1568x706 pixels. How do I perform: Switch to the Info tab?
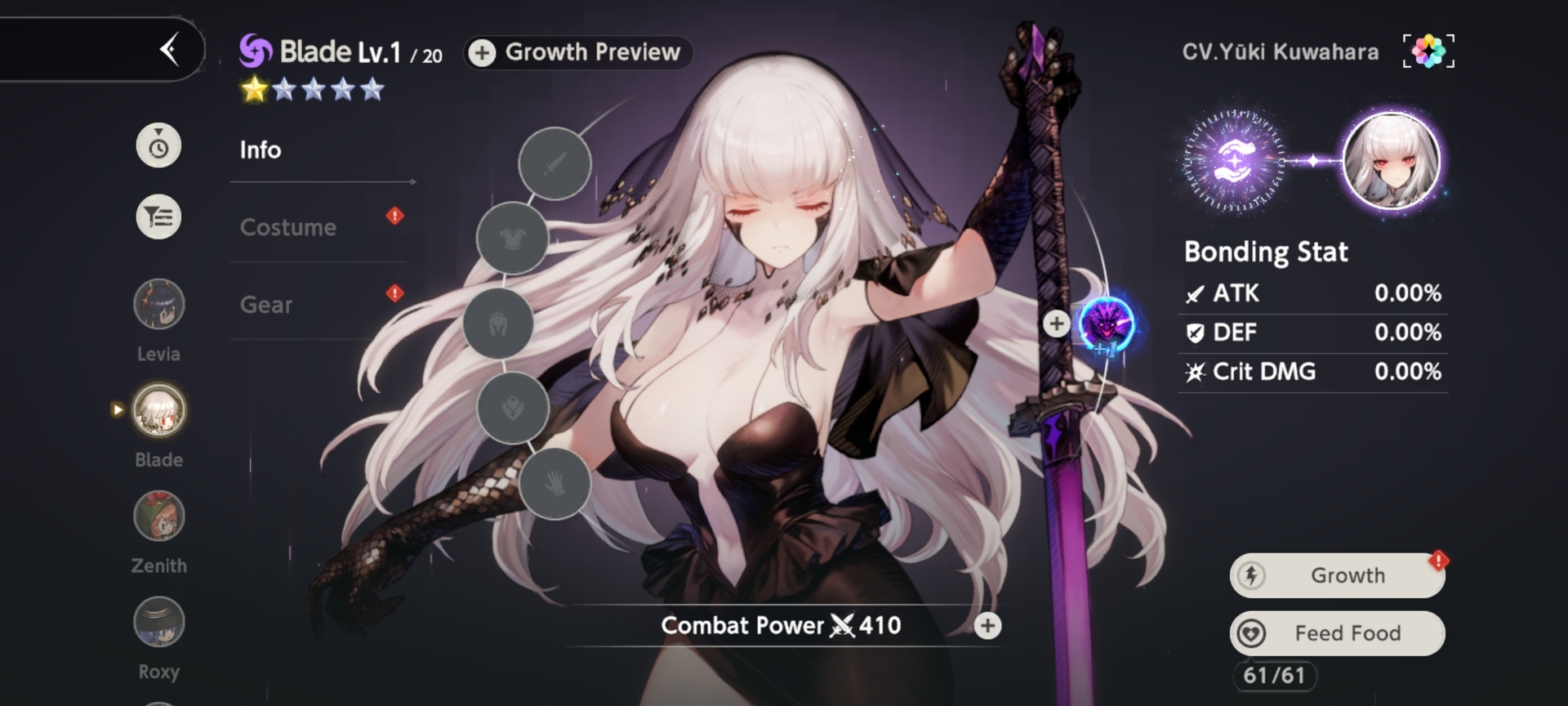261,150
